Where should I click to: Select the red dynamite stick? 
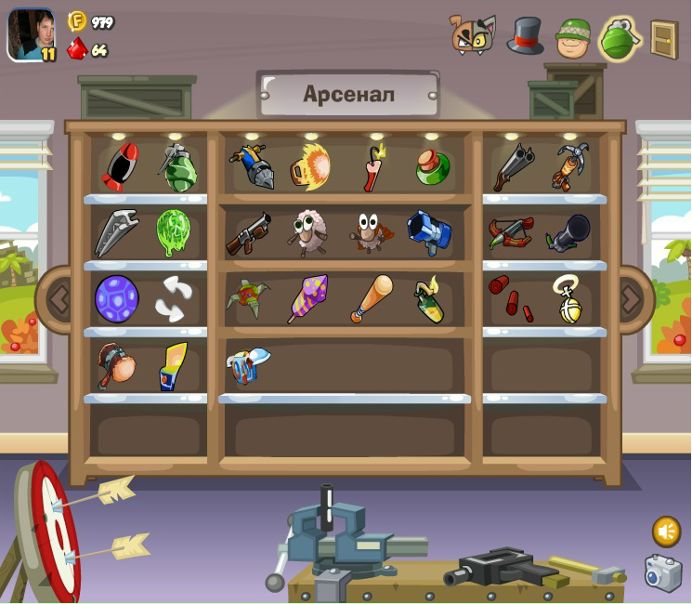tap(373, 168)
